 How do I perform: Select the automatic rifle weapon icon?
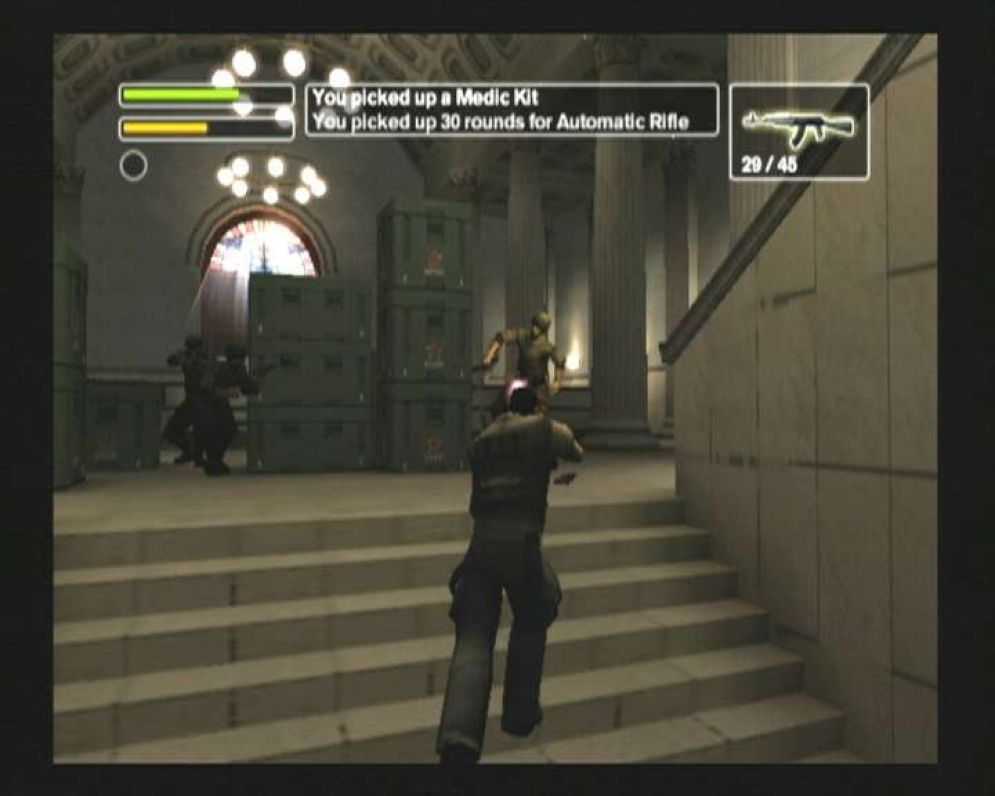[798, 124]
